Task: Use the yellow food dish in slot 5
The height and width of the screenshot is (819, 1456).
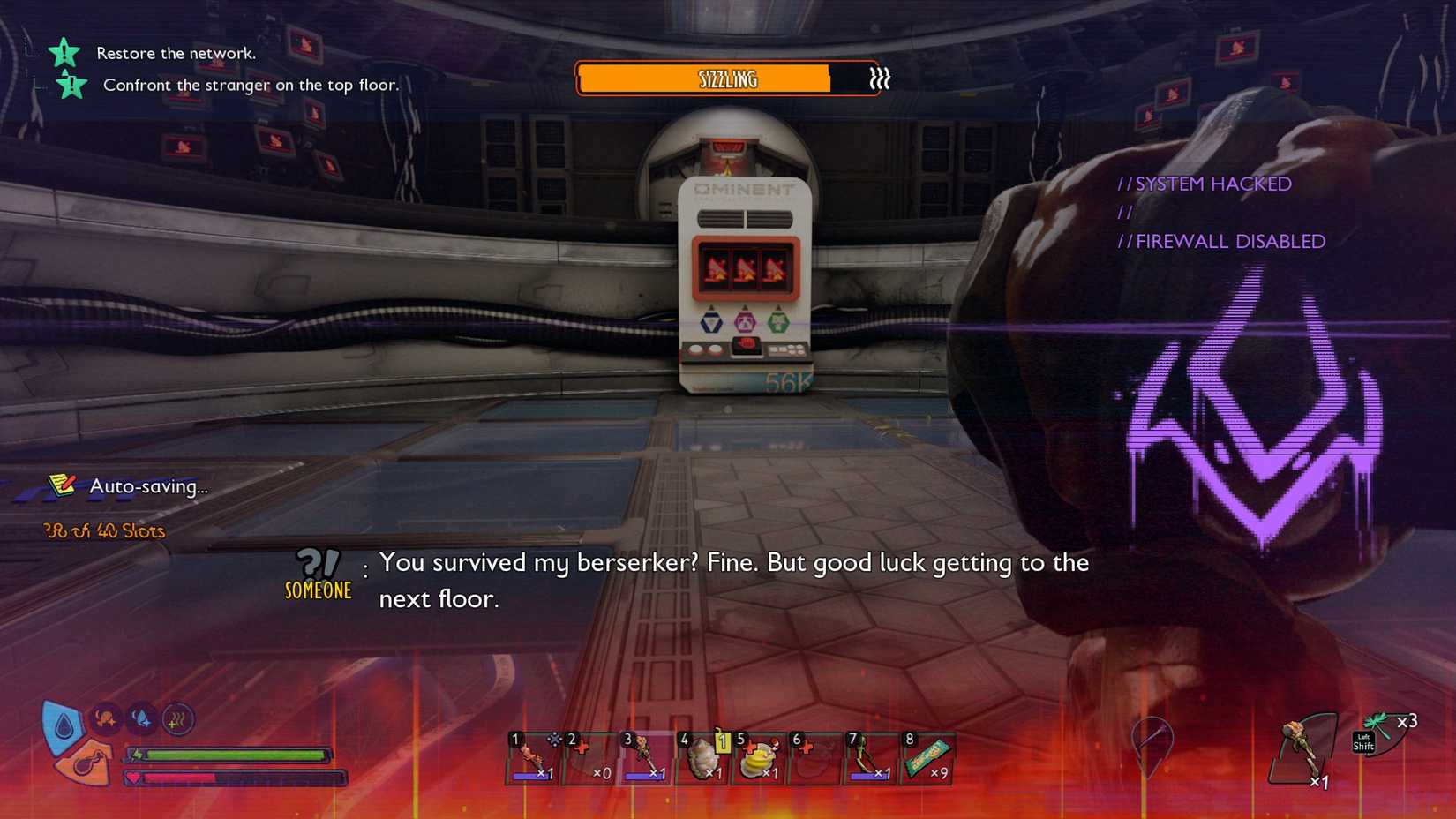Action: pyautogui.click(x=758, y=759)
